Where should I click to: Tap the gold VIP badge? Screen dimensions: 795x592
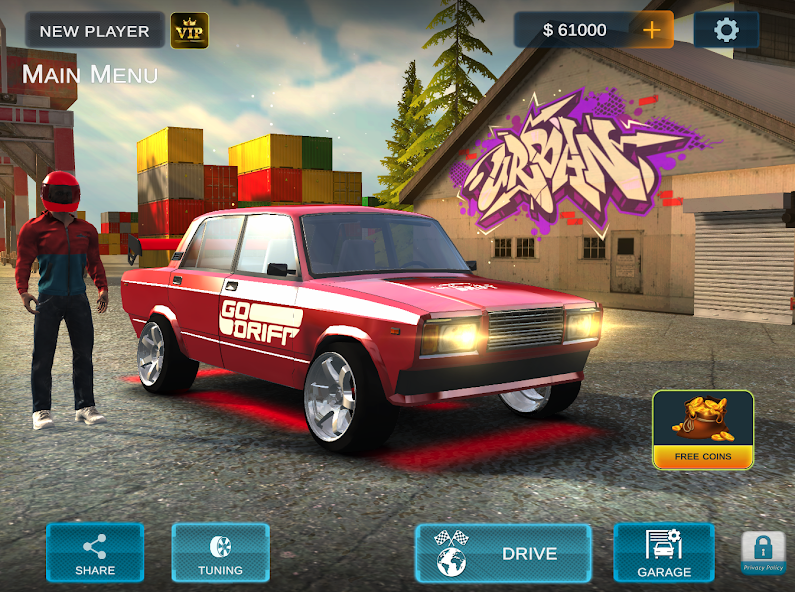tap(189, 31)
